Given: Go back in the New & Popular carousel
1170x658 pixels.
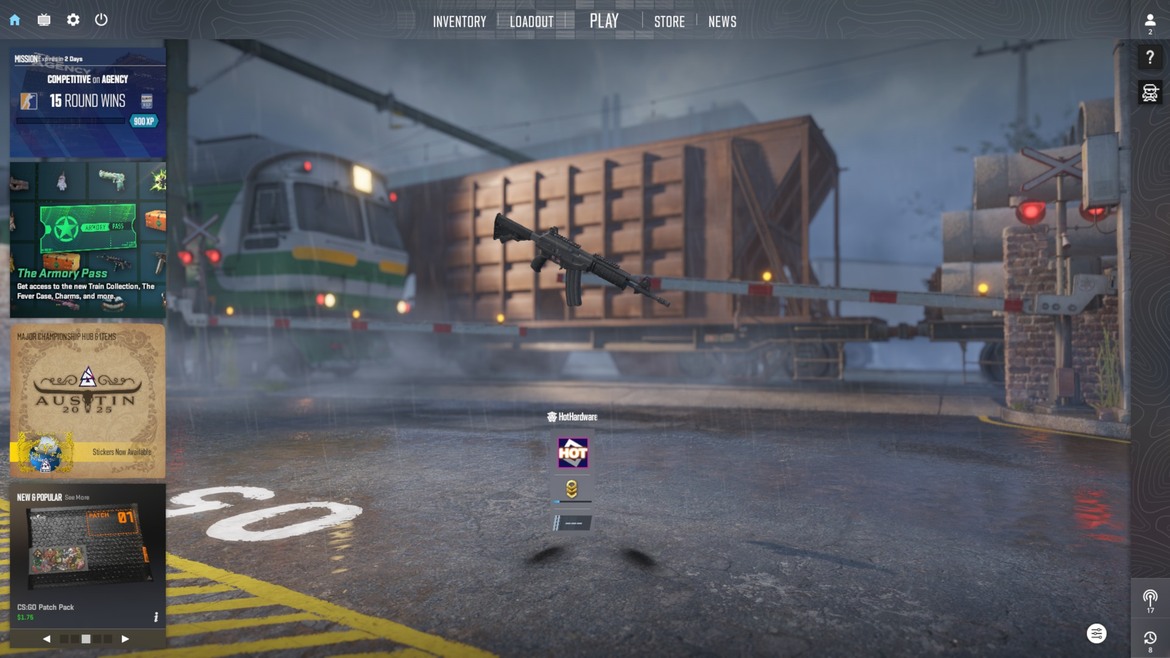Looking at the screenshot, I should pos(46,639).
